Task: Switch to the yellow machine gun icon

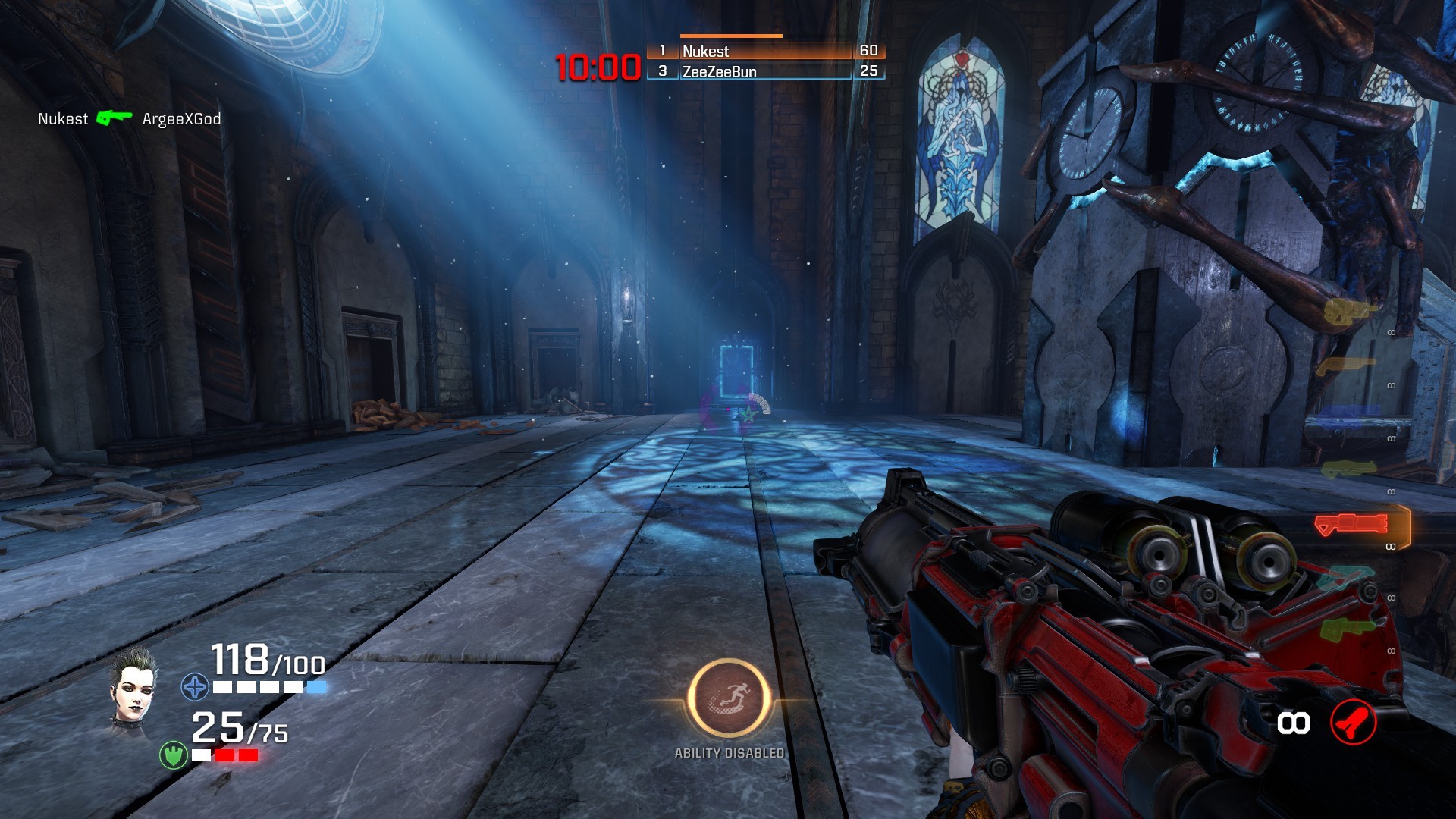Action: (1348, 311)
